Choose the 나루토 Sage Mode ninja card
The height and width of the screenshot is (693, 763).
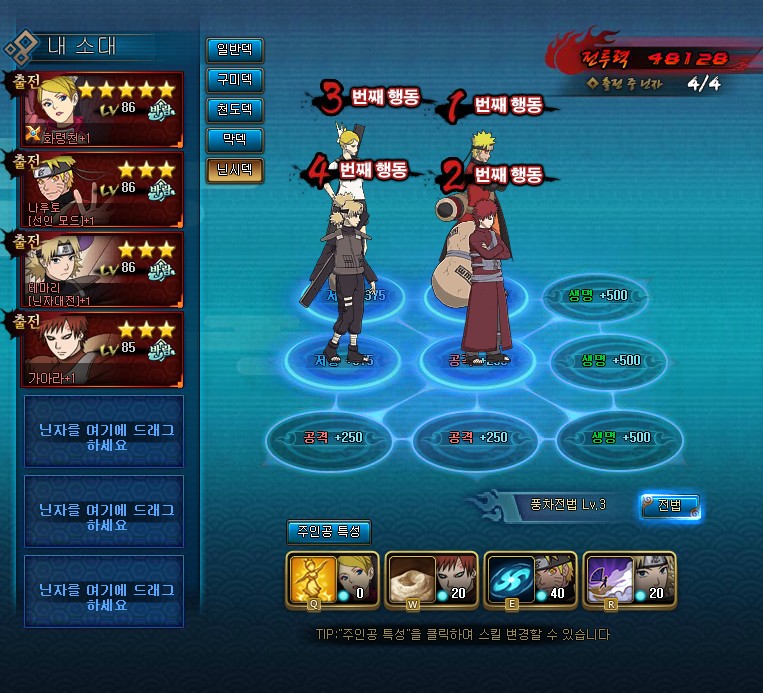(x=103, y=188)
